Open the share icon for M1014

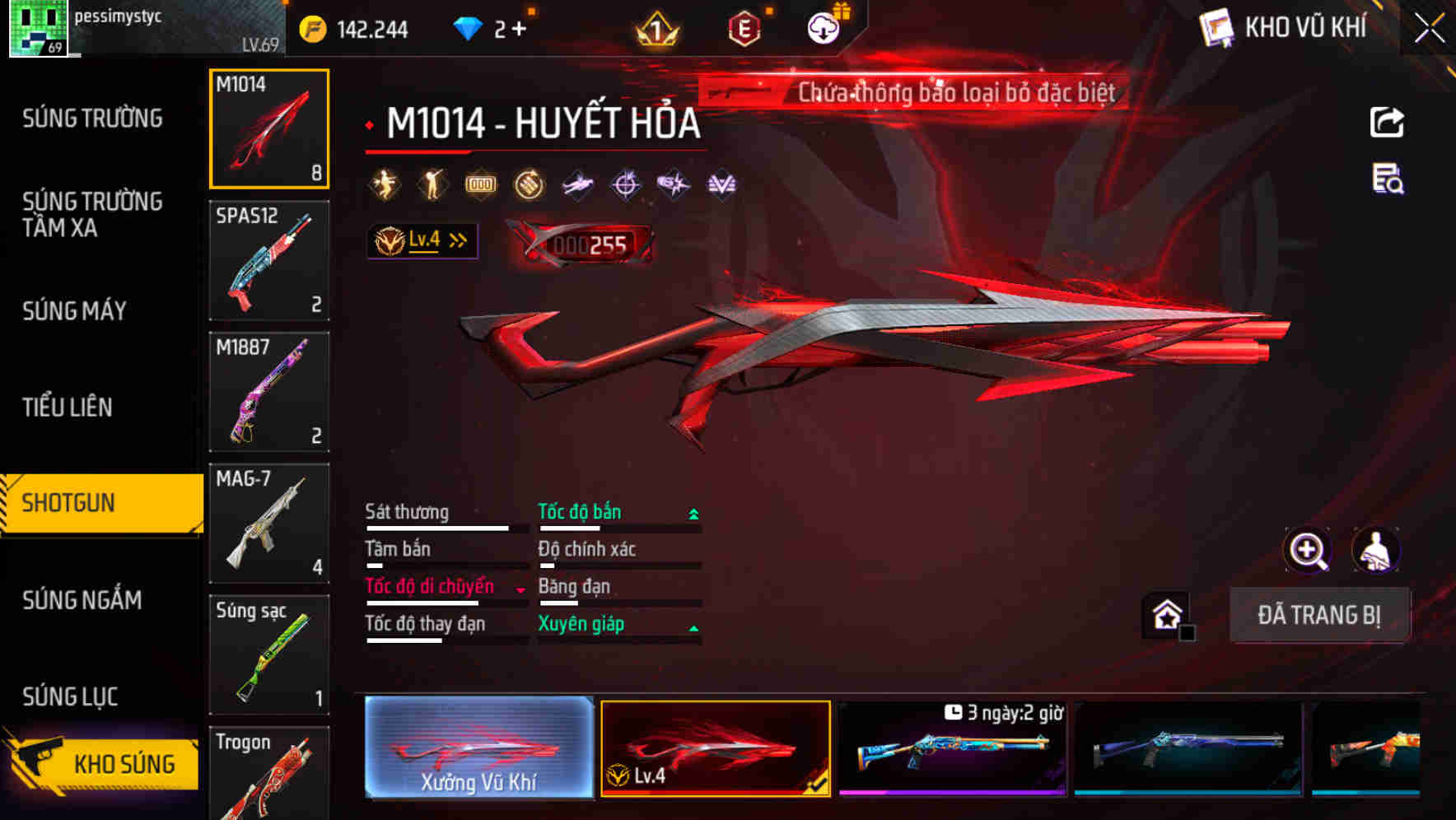pyautogui.click(x=1386, y=122)
